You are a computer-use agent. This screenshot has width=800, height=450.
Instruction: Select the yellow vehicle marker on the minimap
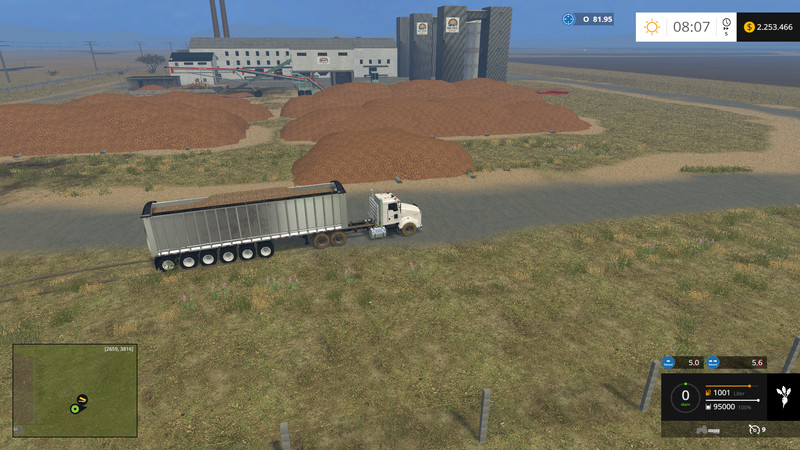click(83, 400)
